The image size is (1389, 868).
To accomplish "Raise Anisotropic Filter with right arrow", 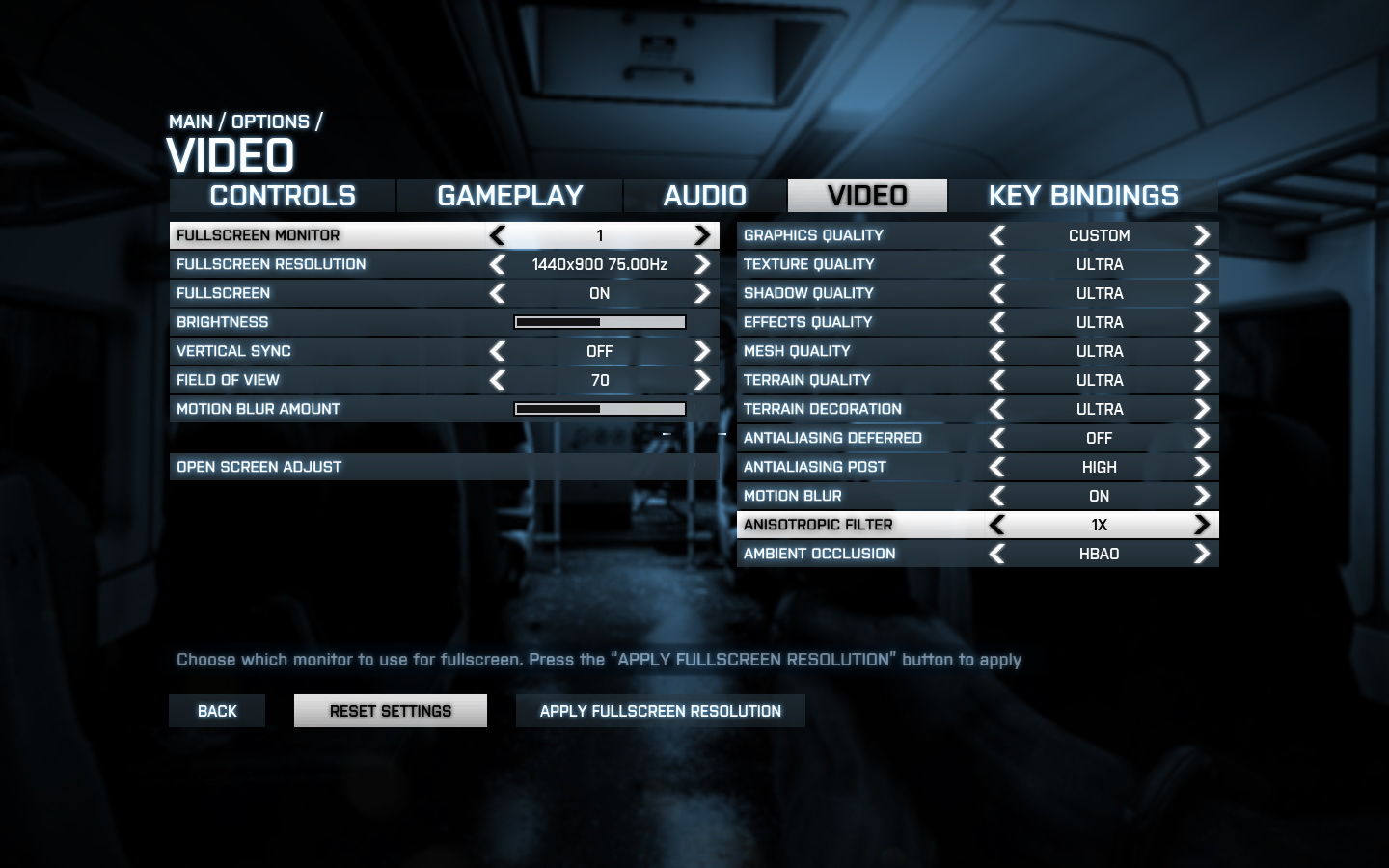I will [x=1202, y=525].
